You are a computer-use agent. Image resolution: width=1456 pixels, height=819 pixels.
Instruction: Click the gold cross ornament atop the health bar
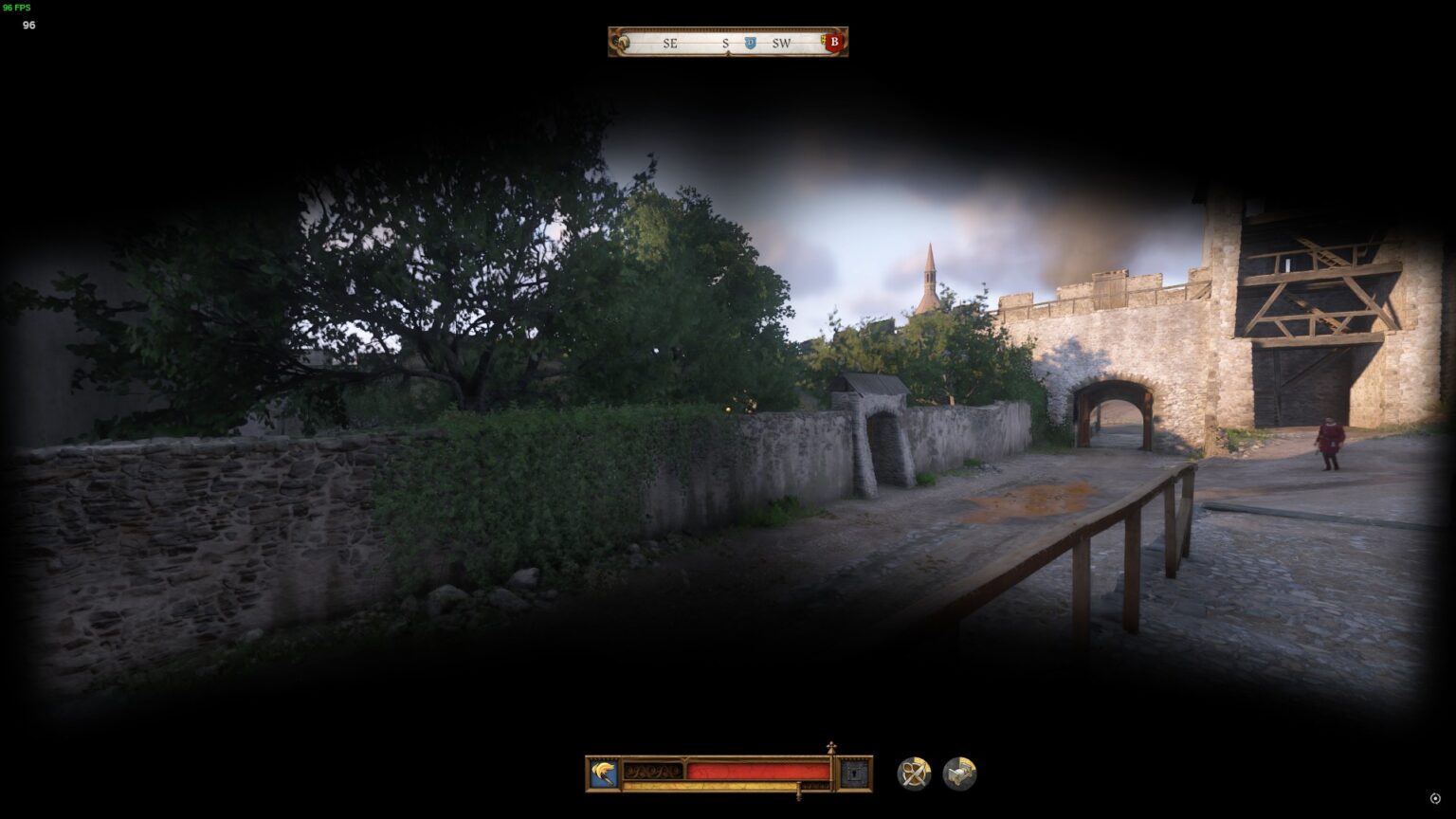[829, 749]
